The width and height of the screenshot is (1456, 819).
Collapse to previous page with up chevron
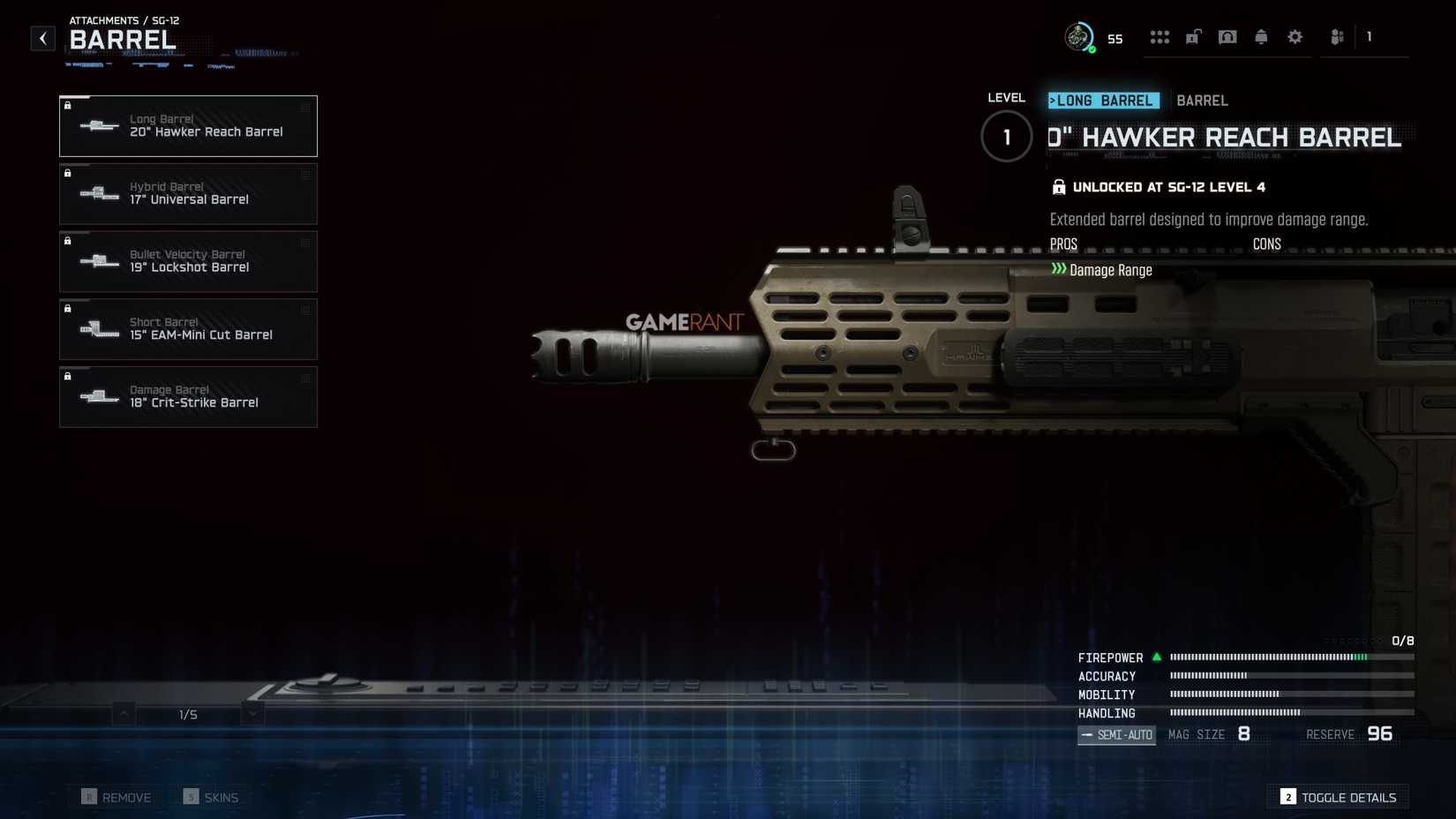(x=124, y=712)
